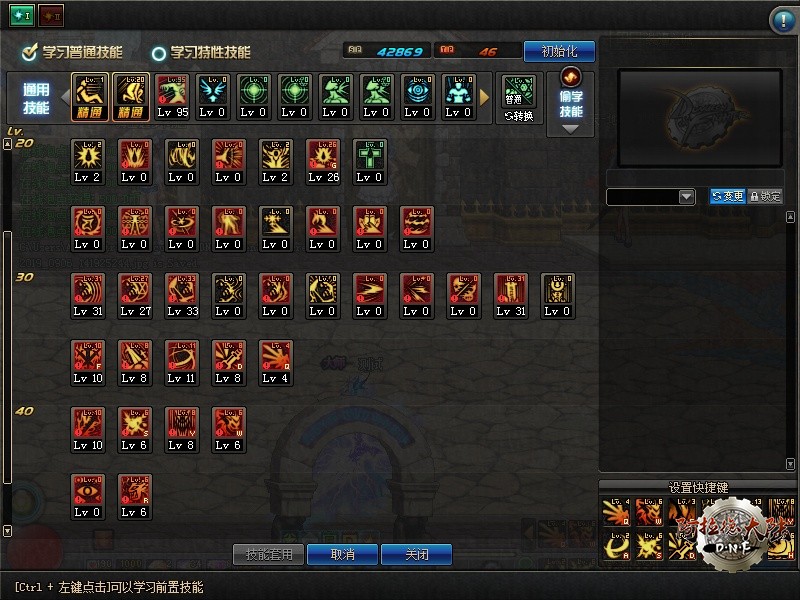Cancel changes with the 取消 button
The image size is (800, 600).
click(342, 554)
